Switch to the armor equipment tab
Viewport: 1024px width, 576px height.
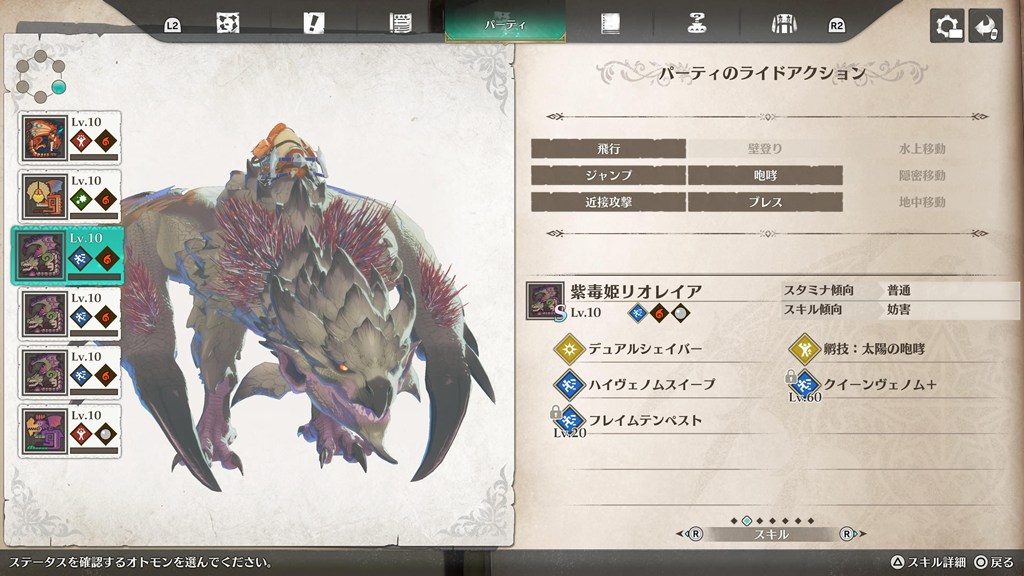tap(782, 23)
